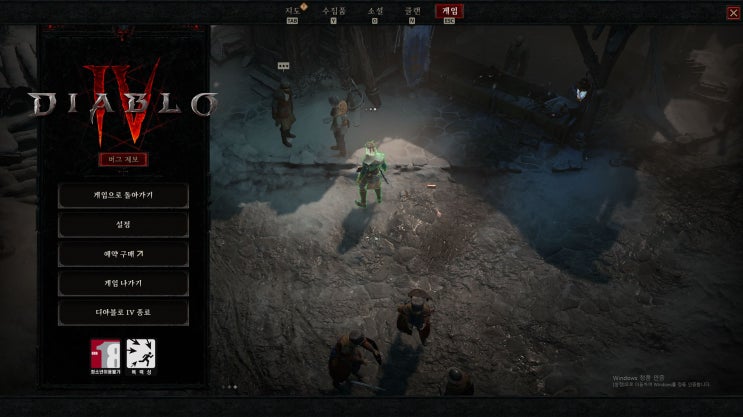The width and height of the screenshot is (743, 417).
Task: Select 게임 나가기 to leave the game
Action: (x=124, y=284)
